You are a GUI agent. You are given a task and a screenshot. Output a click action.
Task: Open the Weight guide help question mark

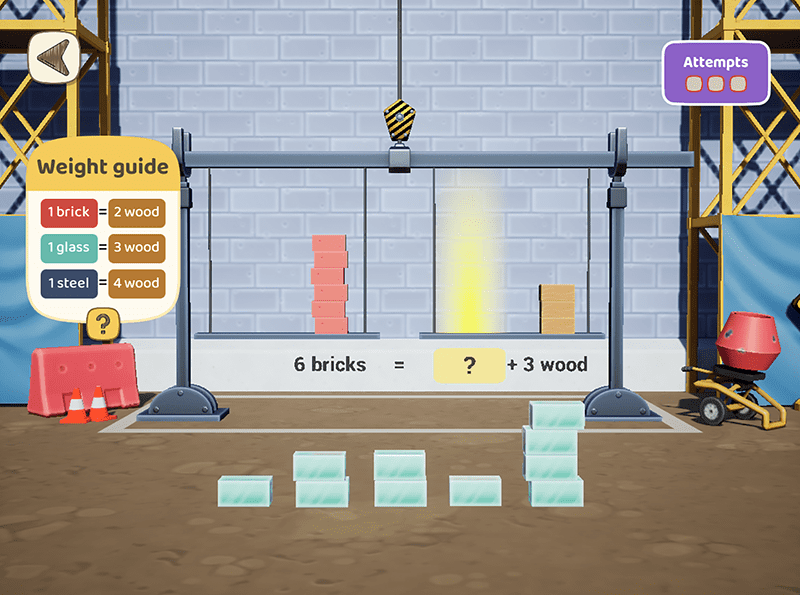coord(103,323)
